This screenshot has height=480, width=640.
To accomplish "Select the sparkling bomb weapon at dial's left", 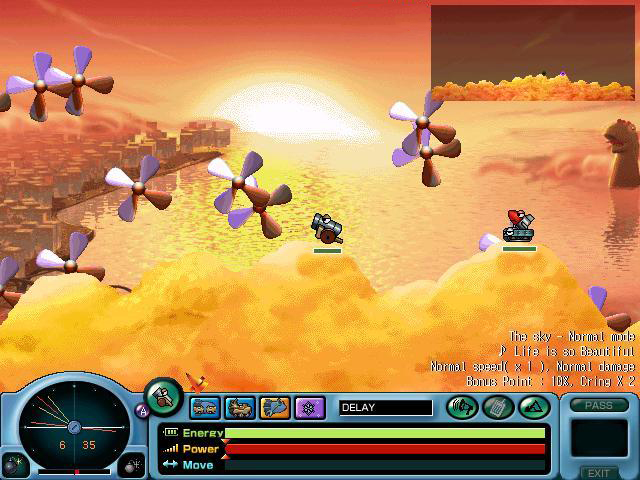I will (13, 464).
